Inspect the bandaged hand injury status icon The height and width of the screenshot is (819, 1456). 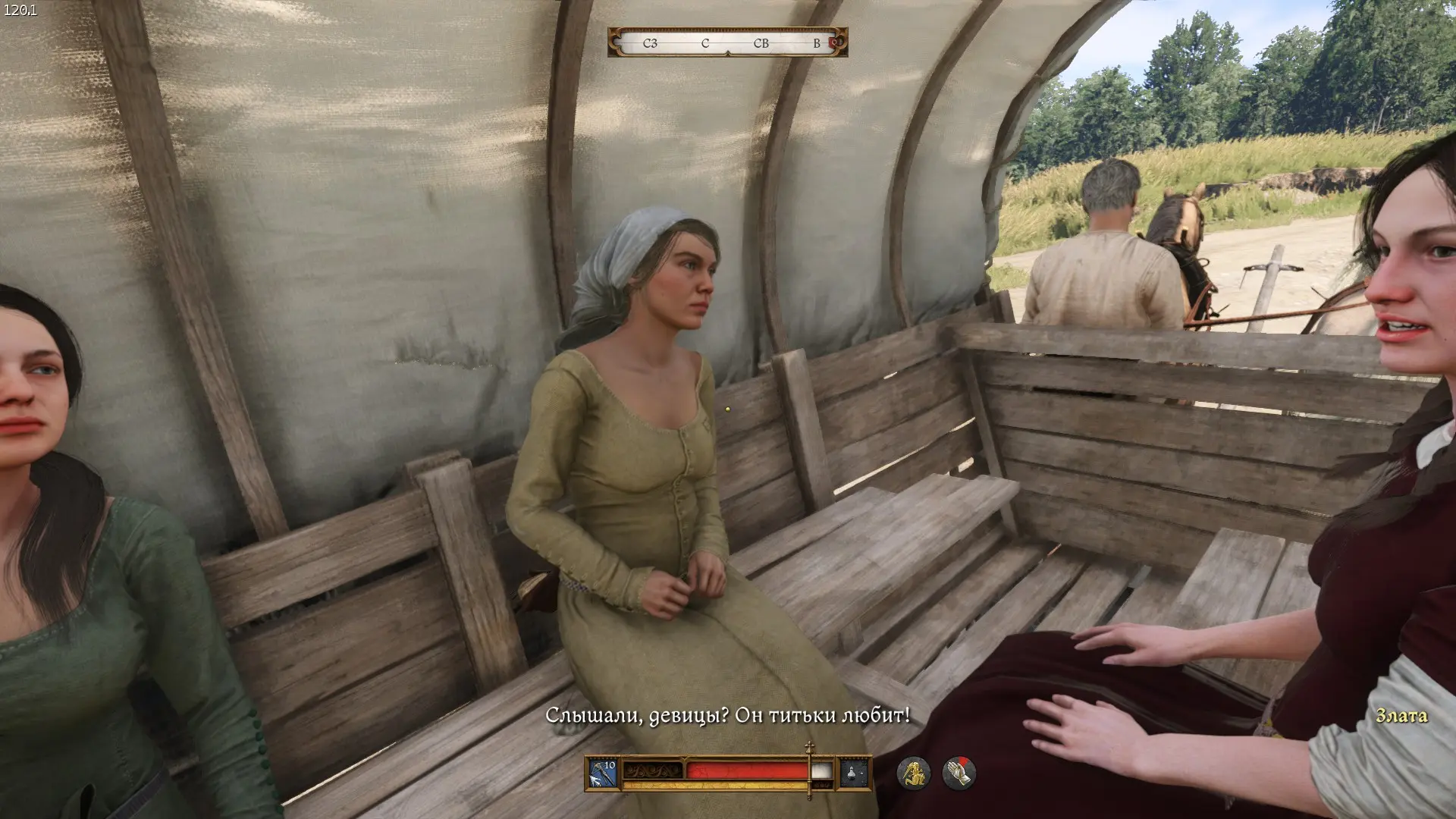[x=959, y=773]
